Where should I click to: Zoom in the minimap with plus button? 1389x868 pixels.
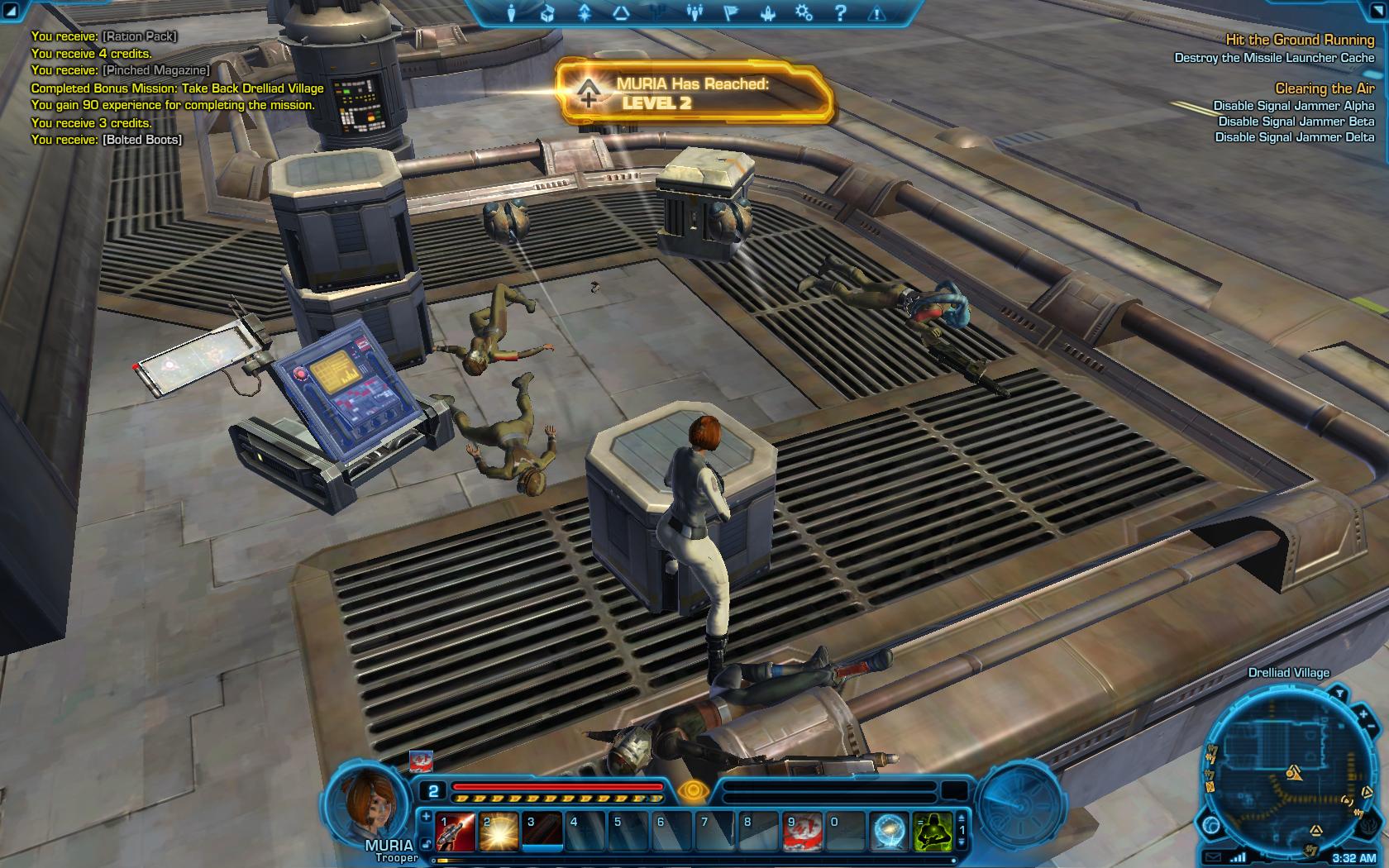[1363, 713]
